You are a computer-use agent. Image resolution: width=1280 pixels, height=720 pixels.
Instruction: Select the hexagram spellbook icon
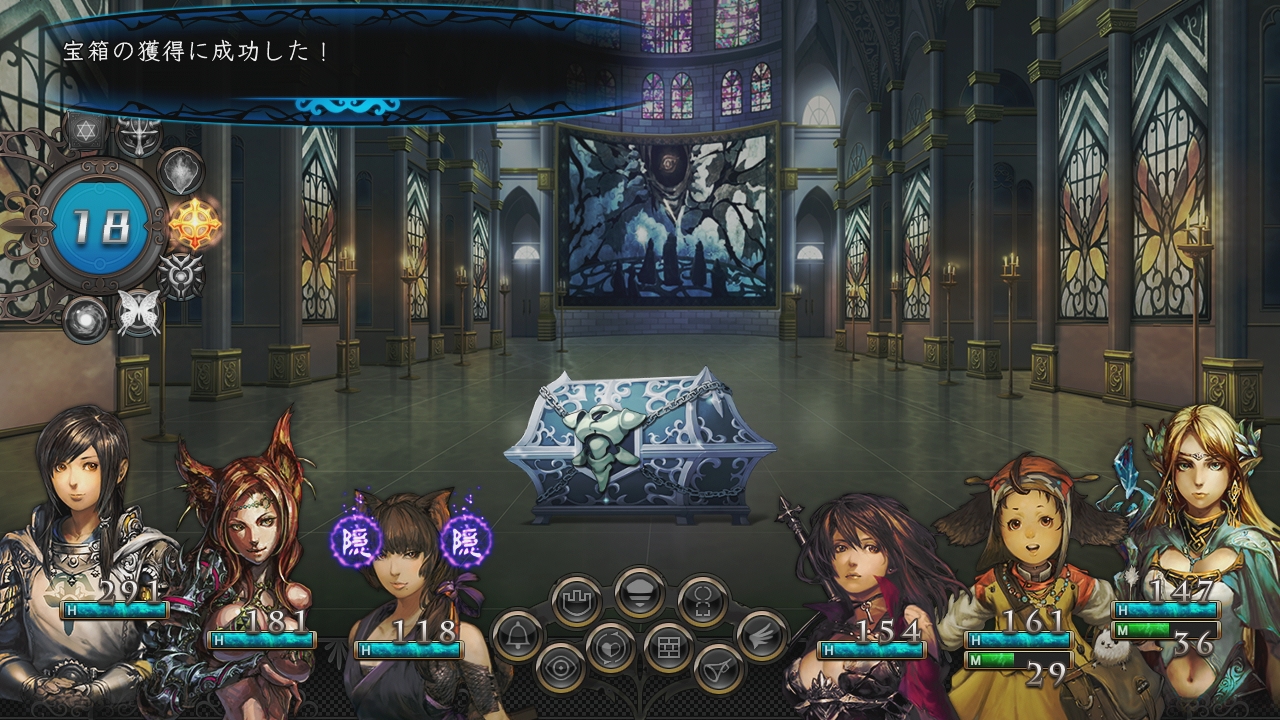[83, 131]
